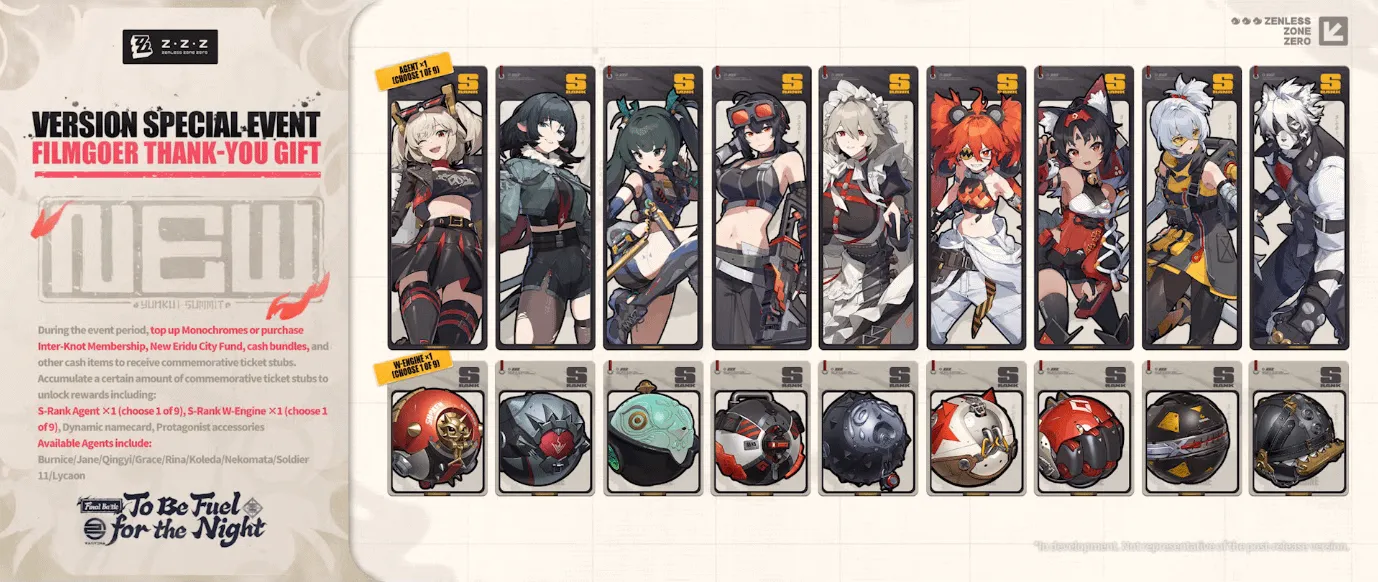This screenshot has width=1378, height=582.
Task: Pick the white W-Engine with red star
Action: [977, 429]
